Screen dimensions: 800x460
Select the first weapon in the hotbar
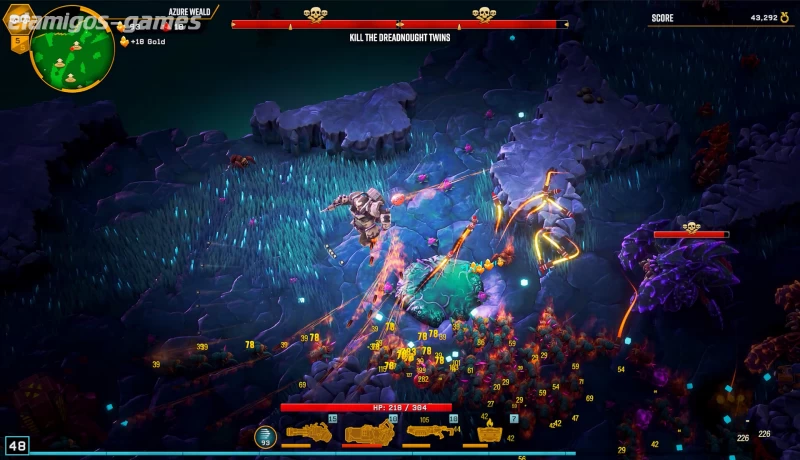(307, 433)
